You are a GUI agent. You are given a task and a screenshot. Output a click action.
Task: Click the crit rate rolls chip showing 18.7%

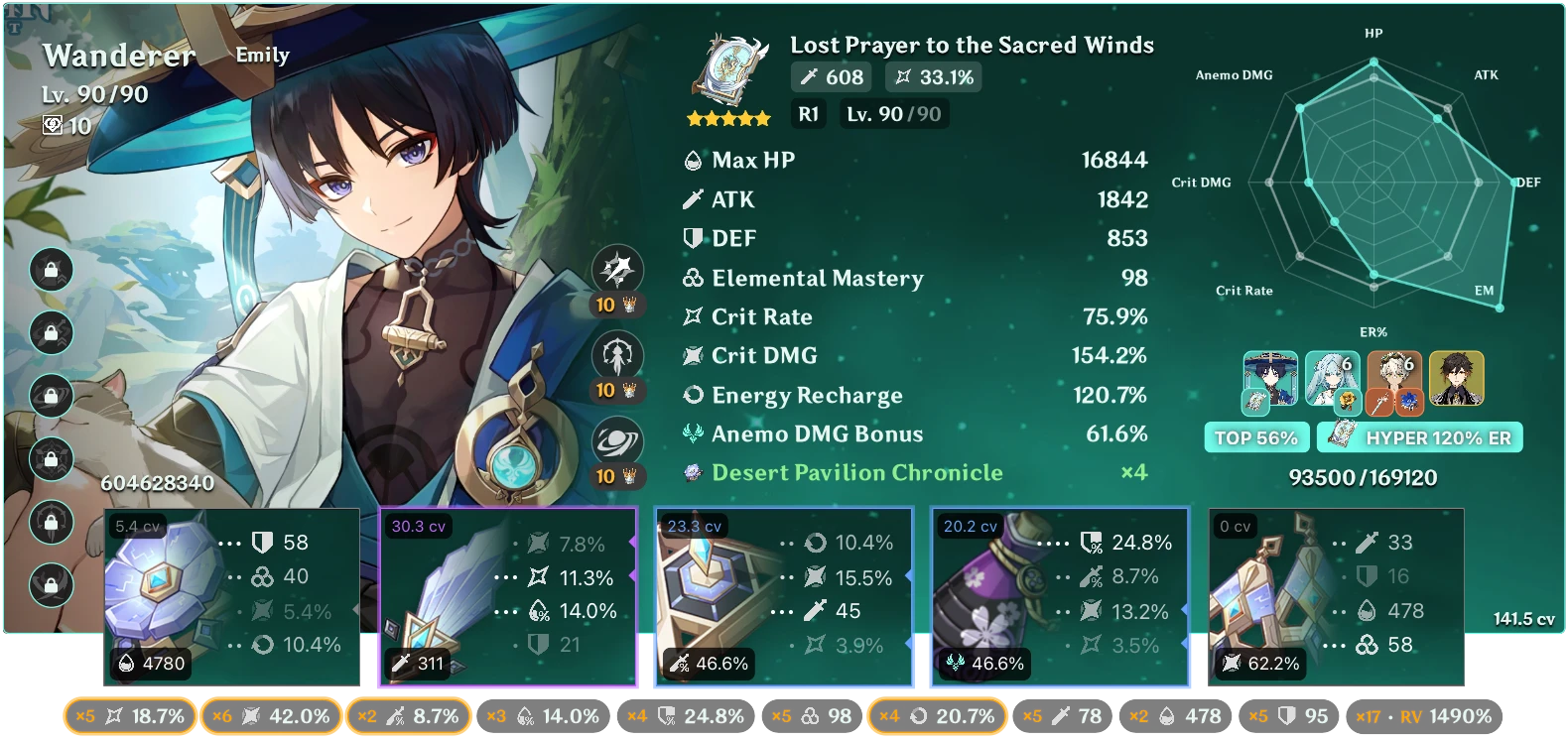pos(129,715)
